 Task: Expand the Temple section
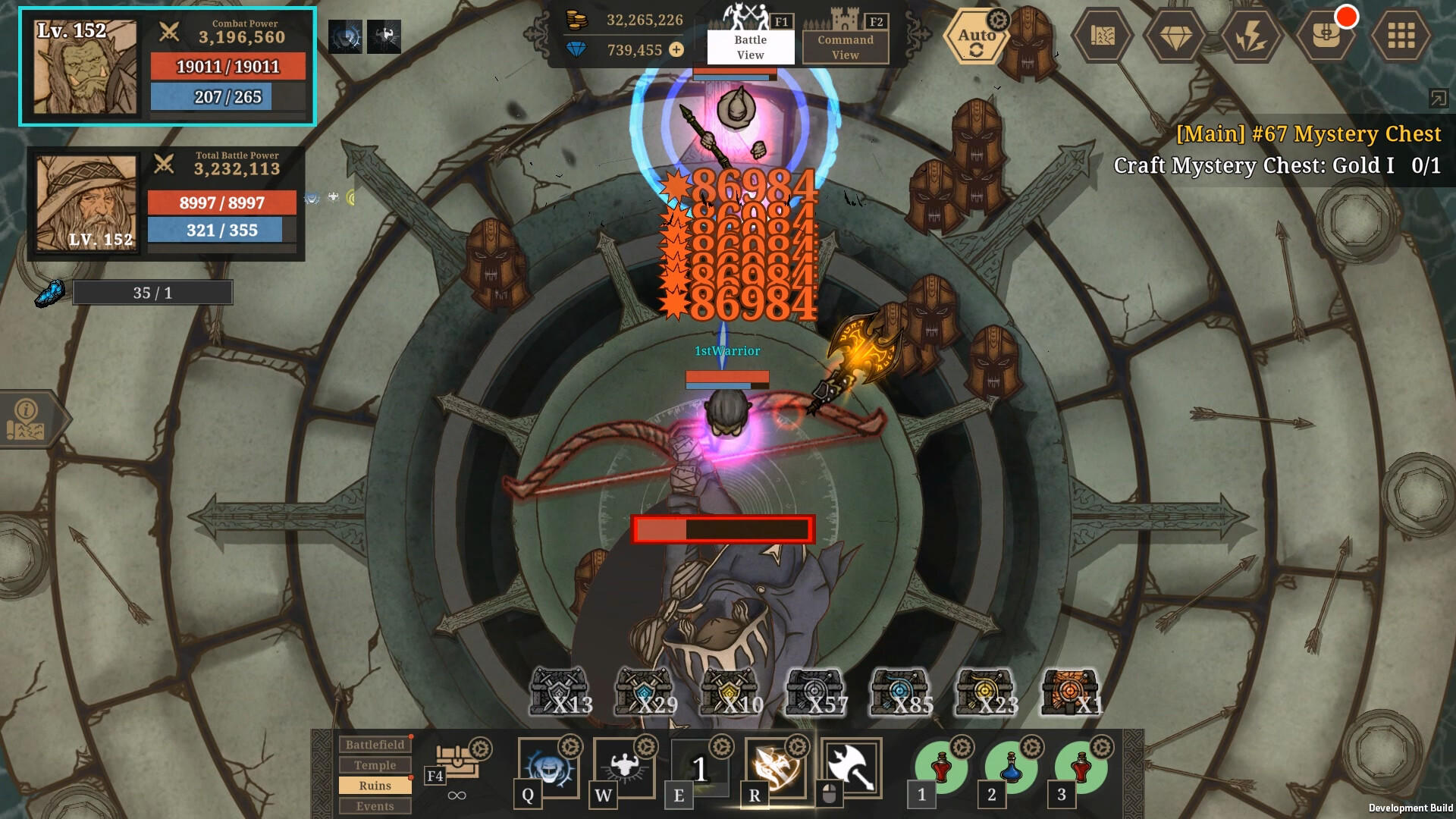click(375, 765)
